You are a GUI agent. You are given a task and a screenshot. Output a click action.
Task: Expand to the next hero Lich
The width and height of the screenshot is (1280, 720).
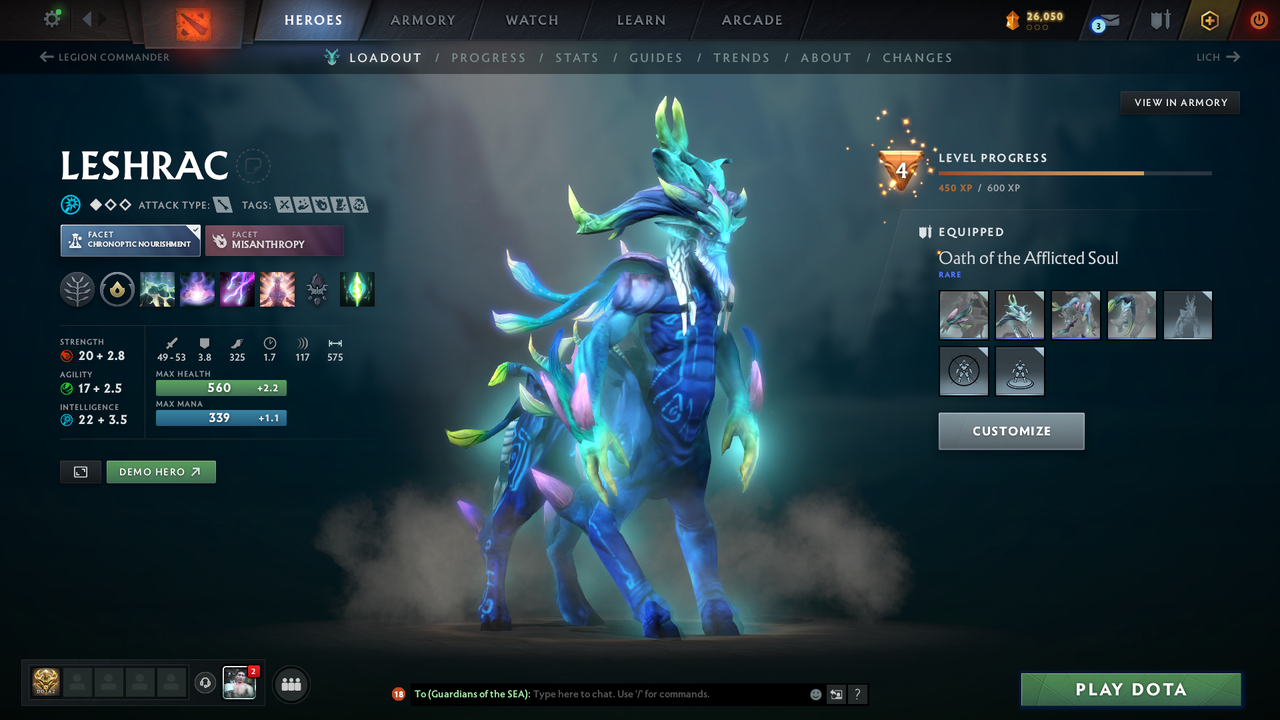(x=1217, y=57)
